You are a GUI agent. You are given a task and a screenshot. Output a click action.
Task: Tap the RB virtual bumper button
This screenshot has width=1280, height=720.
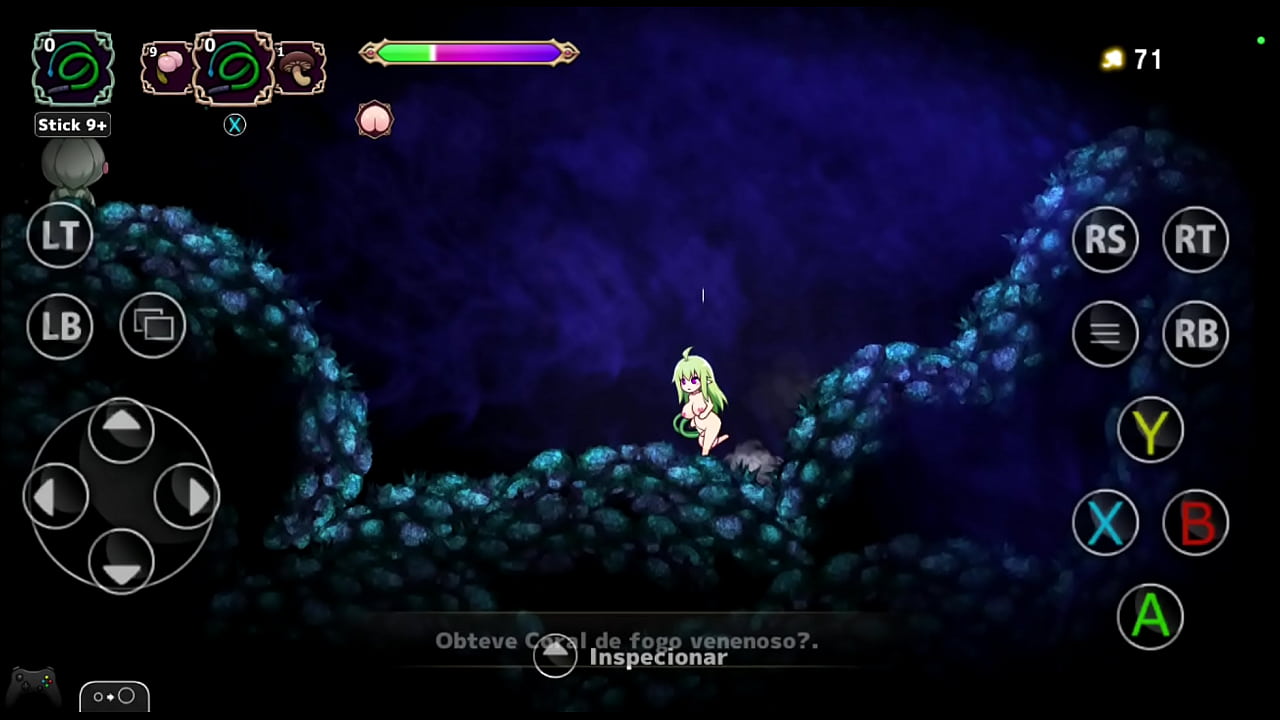point(1196,333)
